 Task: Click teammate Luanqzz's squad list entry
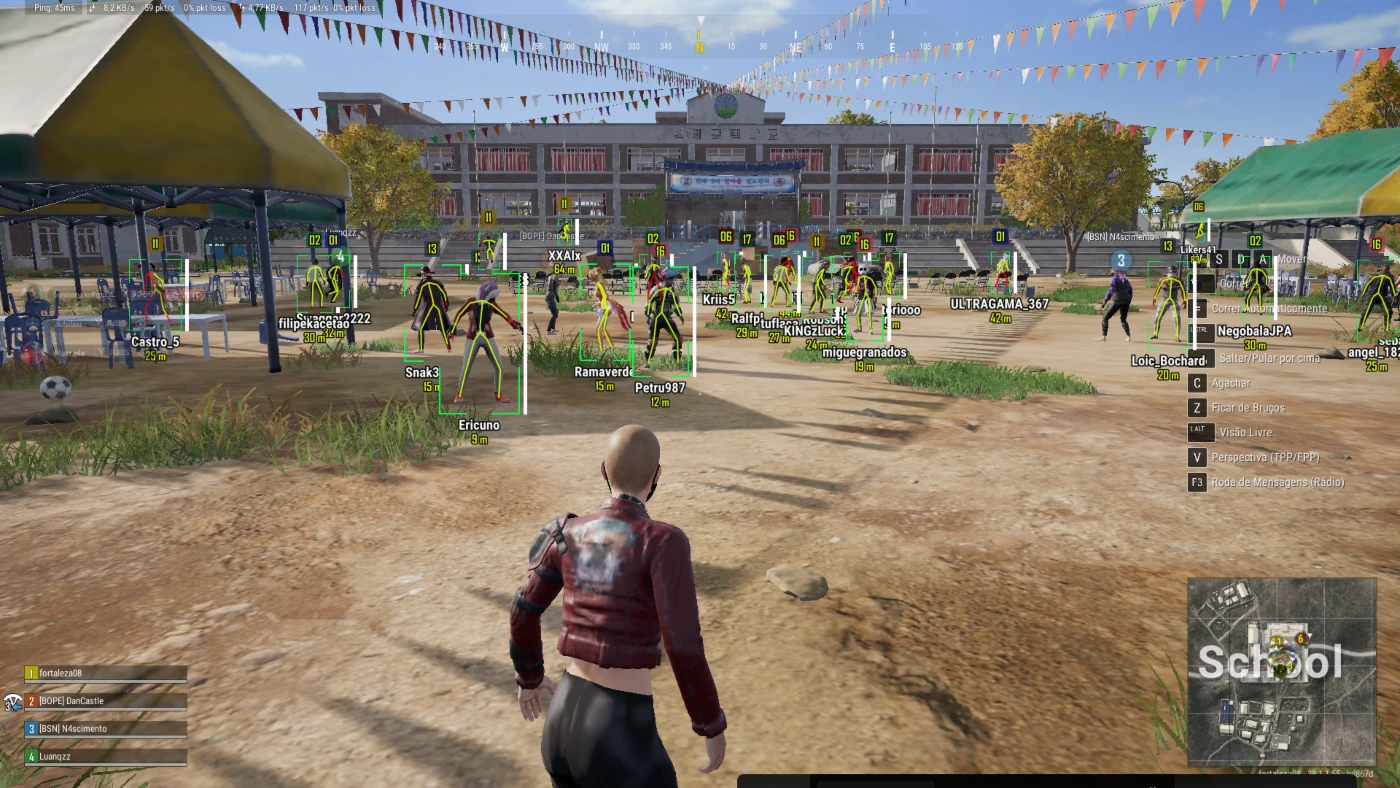point(105,757)
